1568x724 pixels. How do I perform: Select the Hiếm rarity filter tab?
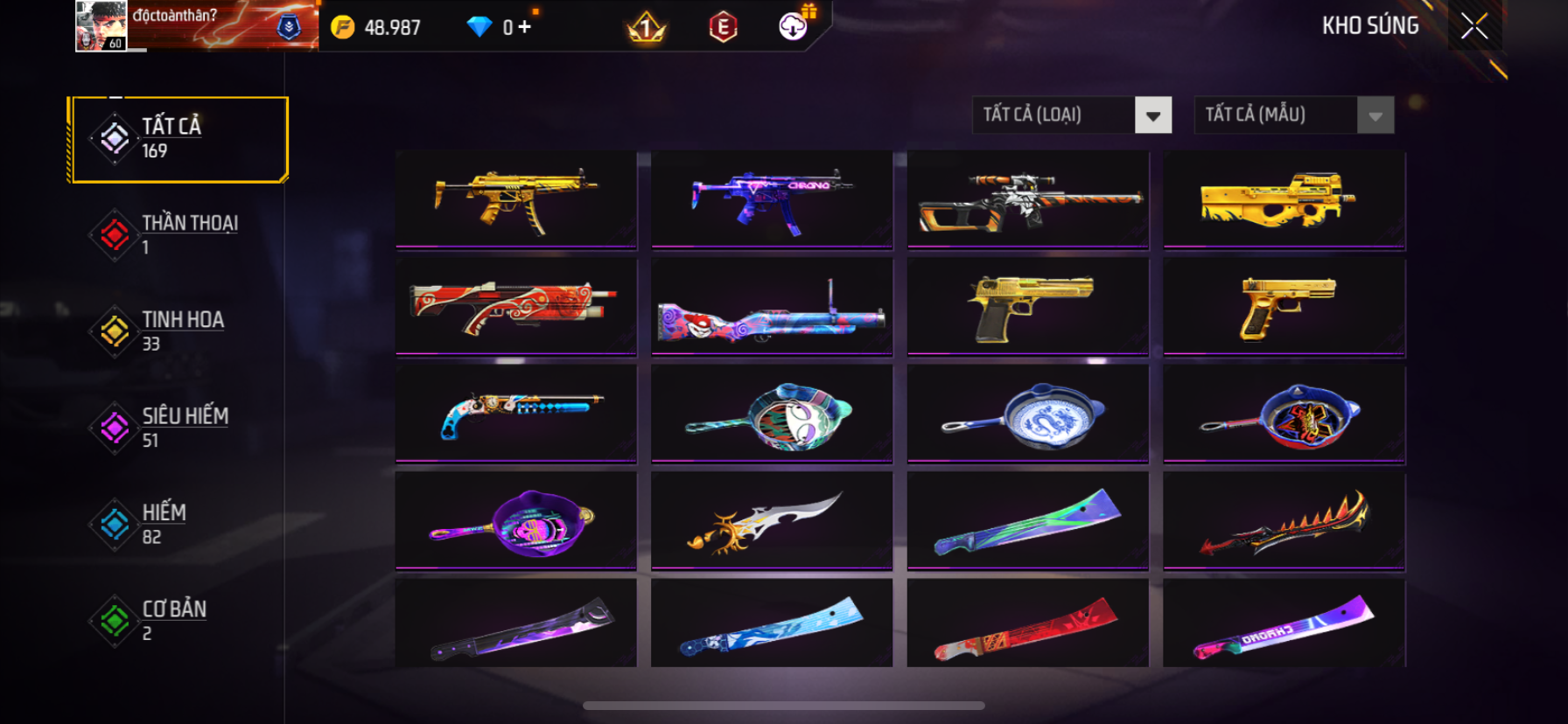click(x=175, y=523)
